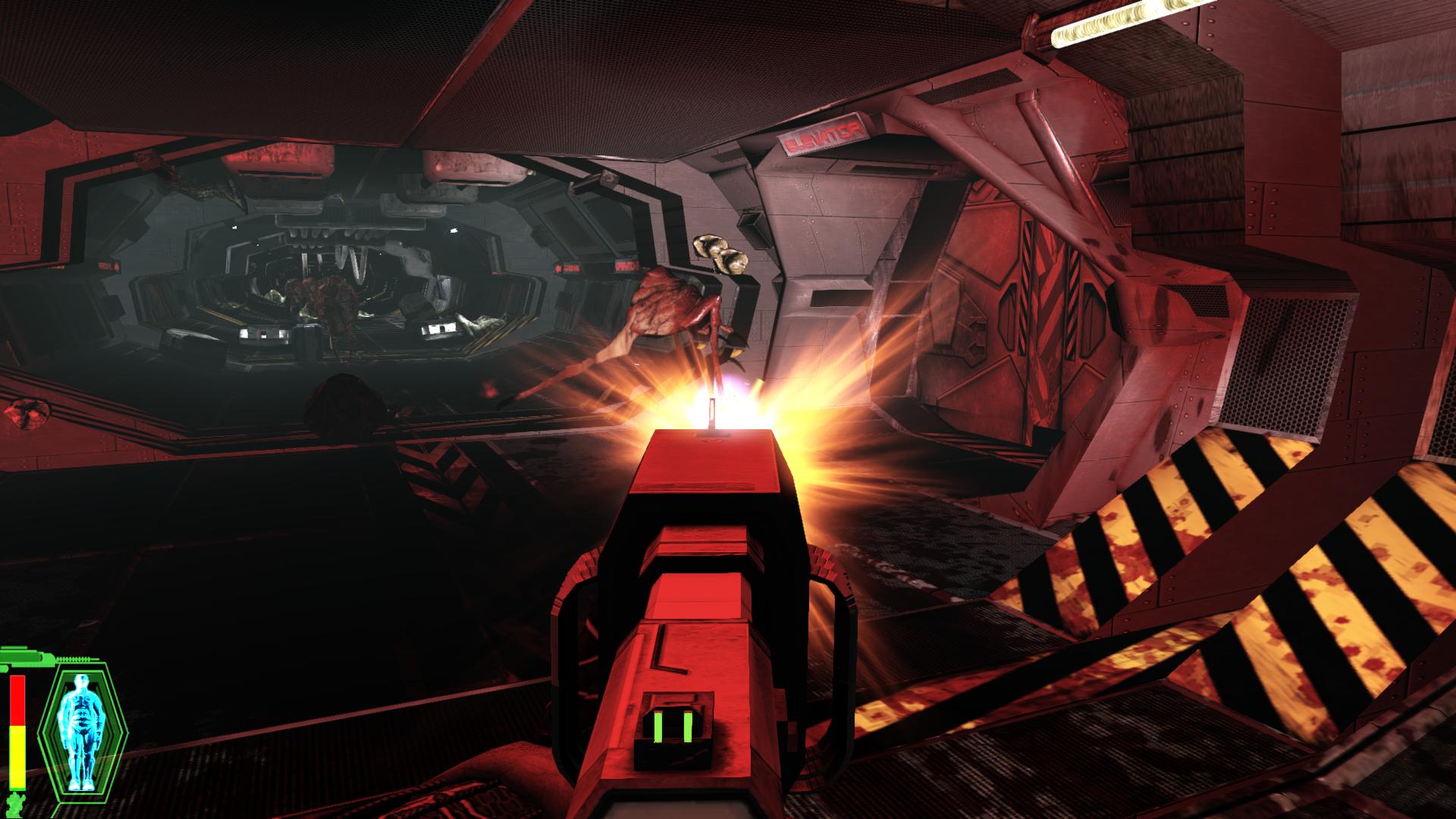Click the corpse lying on the corridor floor
This screenshot has width=1456, height=819.
point(476,324)
